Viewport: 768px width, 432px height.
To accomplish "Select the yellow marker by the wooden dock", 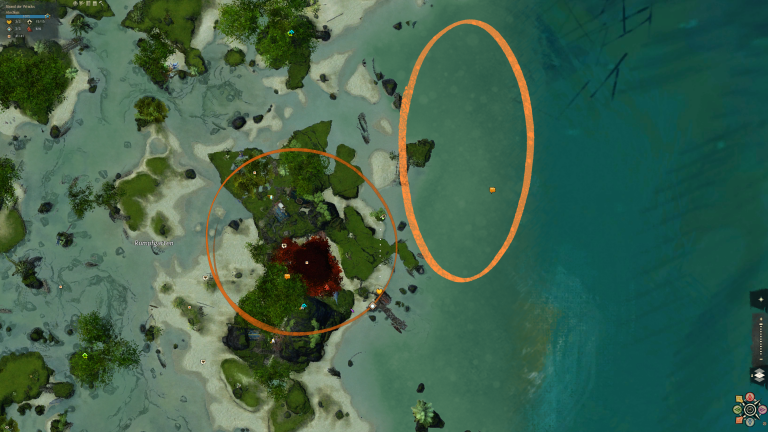I will (379, 292).
